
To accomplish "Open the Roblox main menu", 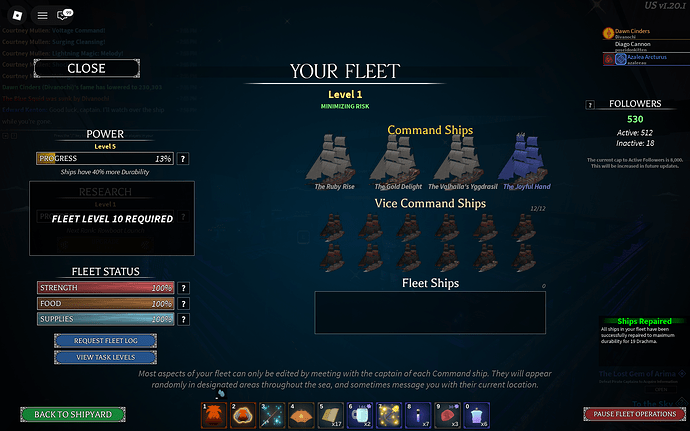I will 42,16.
